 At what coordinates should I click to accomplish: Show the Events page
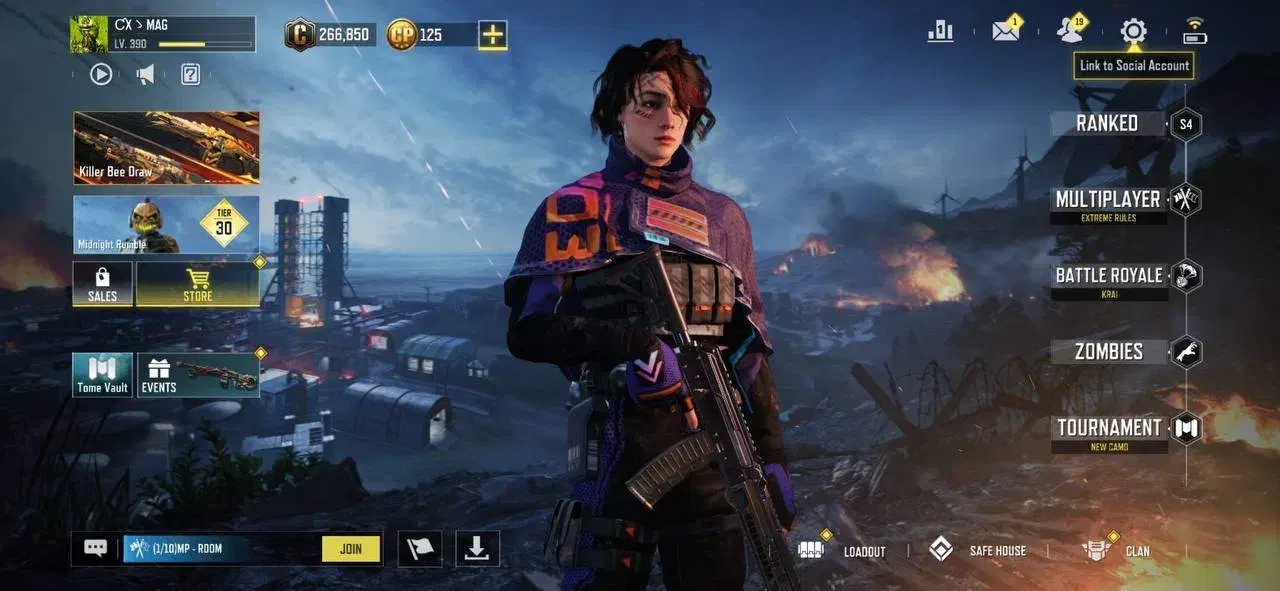[198, 375]
